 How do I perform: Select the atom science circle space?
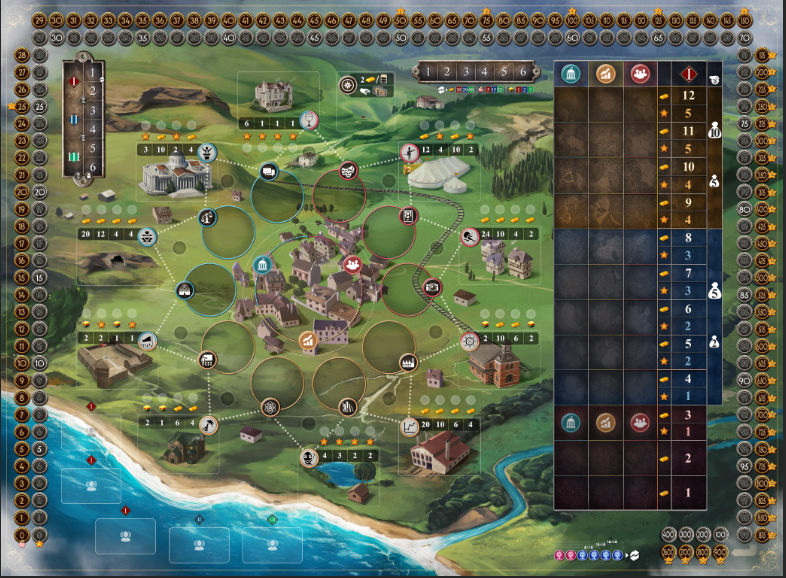(x=269, y=406)
